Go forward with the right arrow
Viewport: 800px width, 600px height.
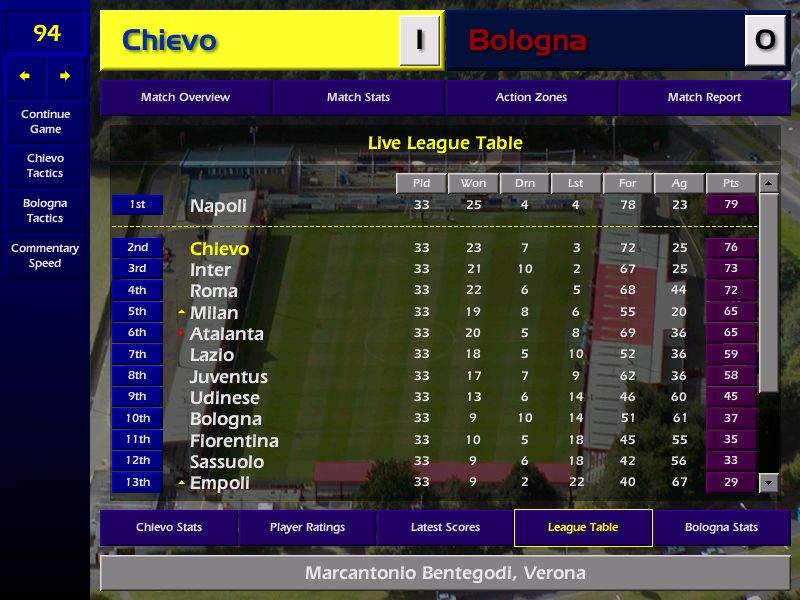65,76
